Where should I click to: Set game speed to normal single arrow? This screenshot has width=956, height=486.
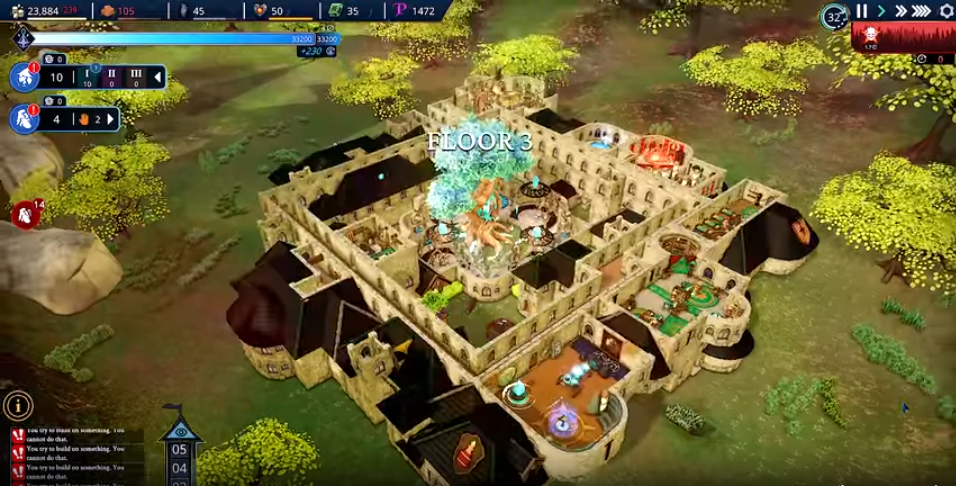[881, 12]
